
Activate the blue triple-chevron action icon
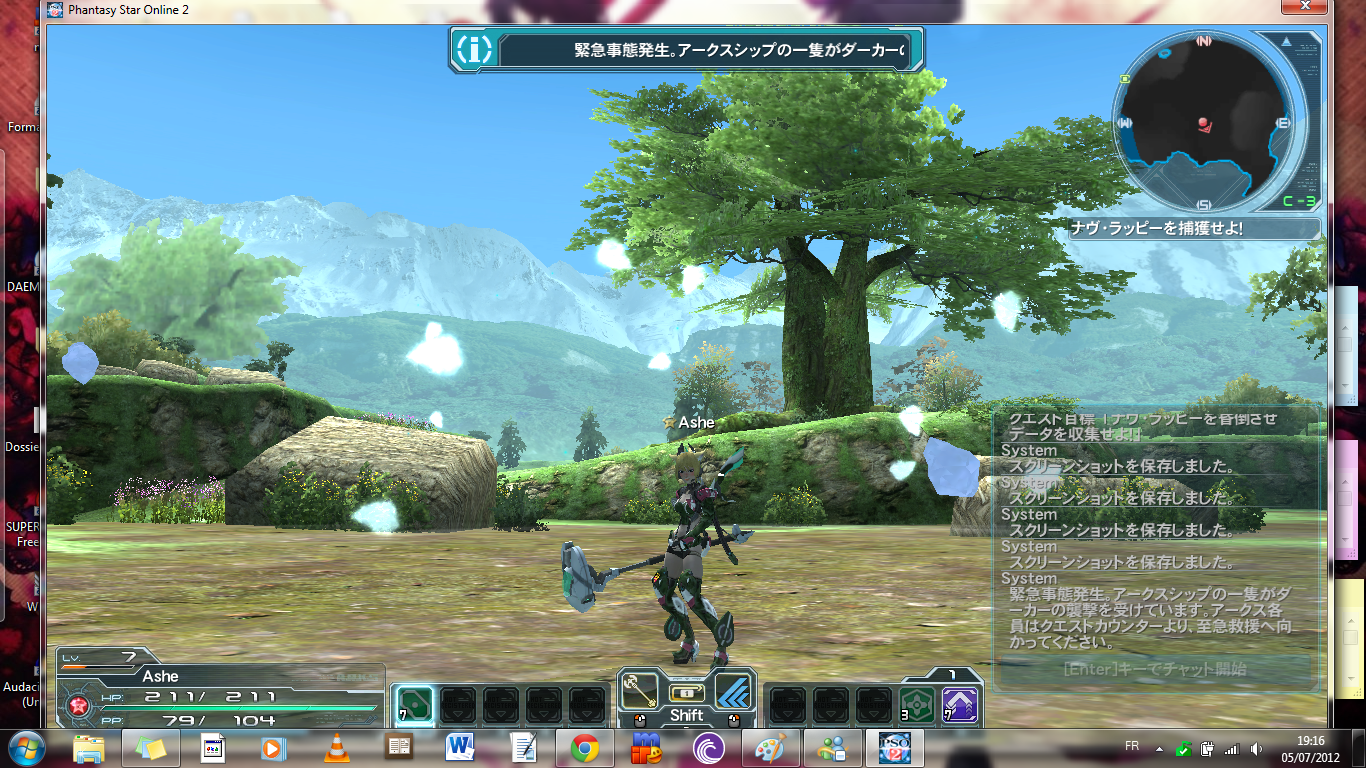point(734,690)
